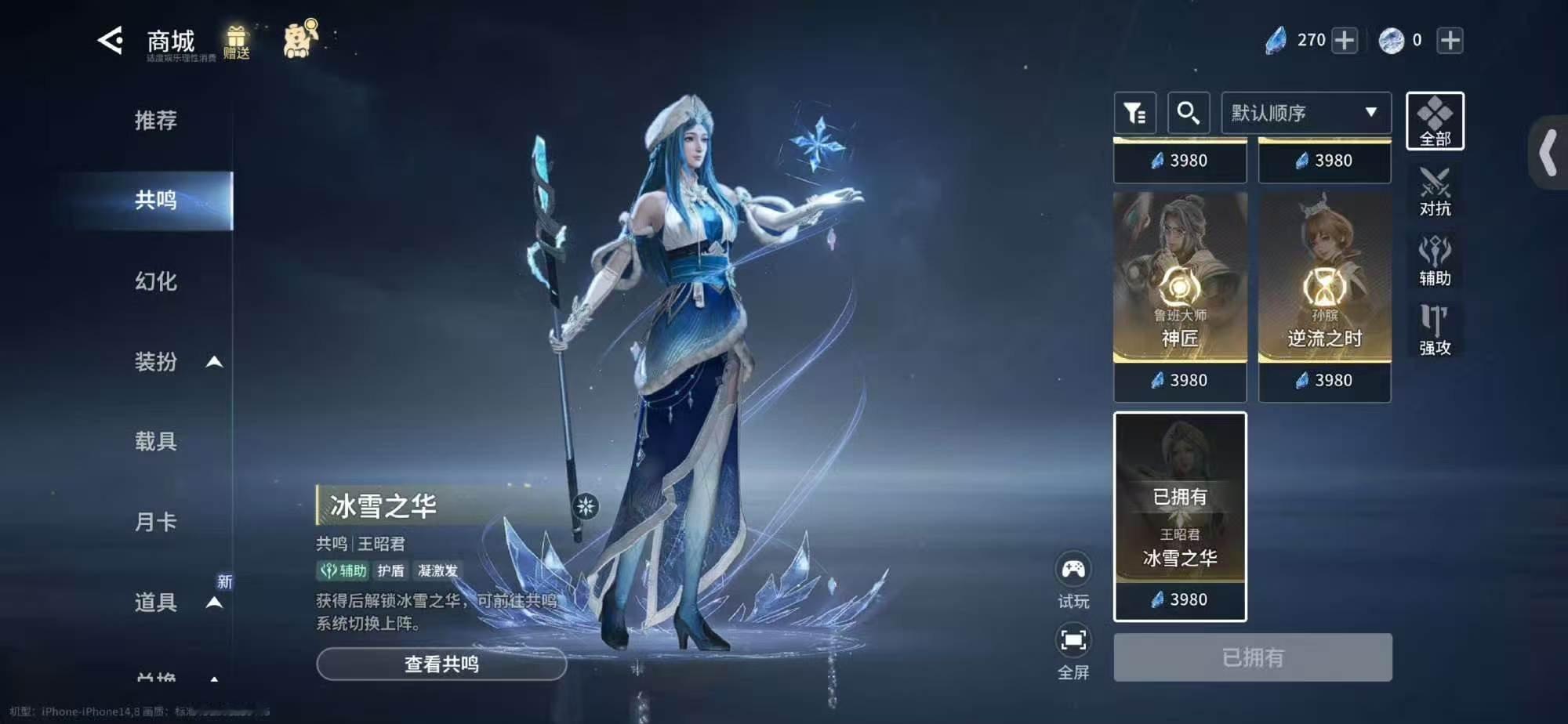Click the 查看共鸣 button
The image size is (1568, 724).
click(441, 664)
